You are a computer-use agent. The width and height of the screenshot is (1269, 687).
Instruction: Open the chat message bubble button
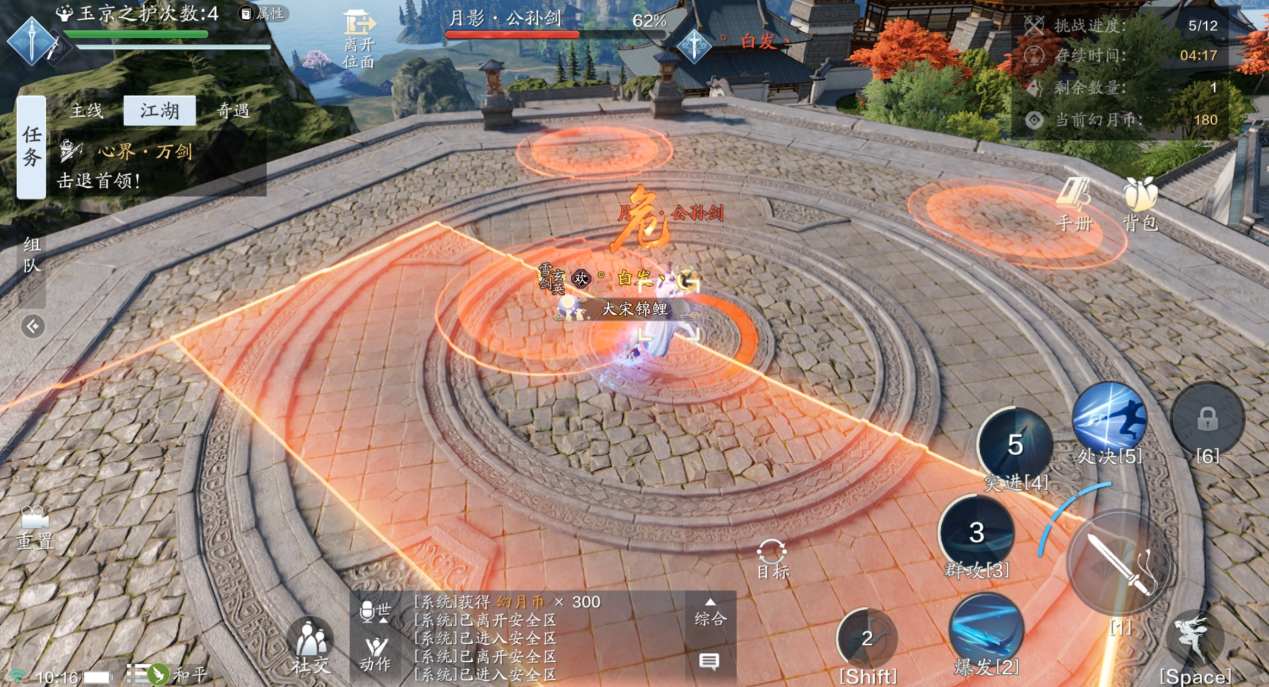(x=710, y=661)
